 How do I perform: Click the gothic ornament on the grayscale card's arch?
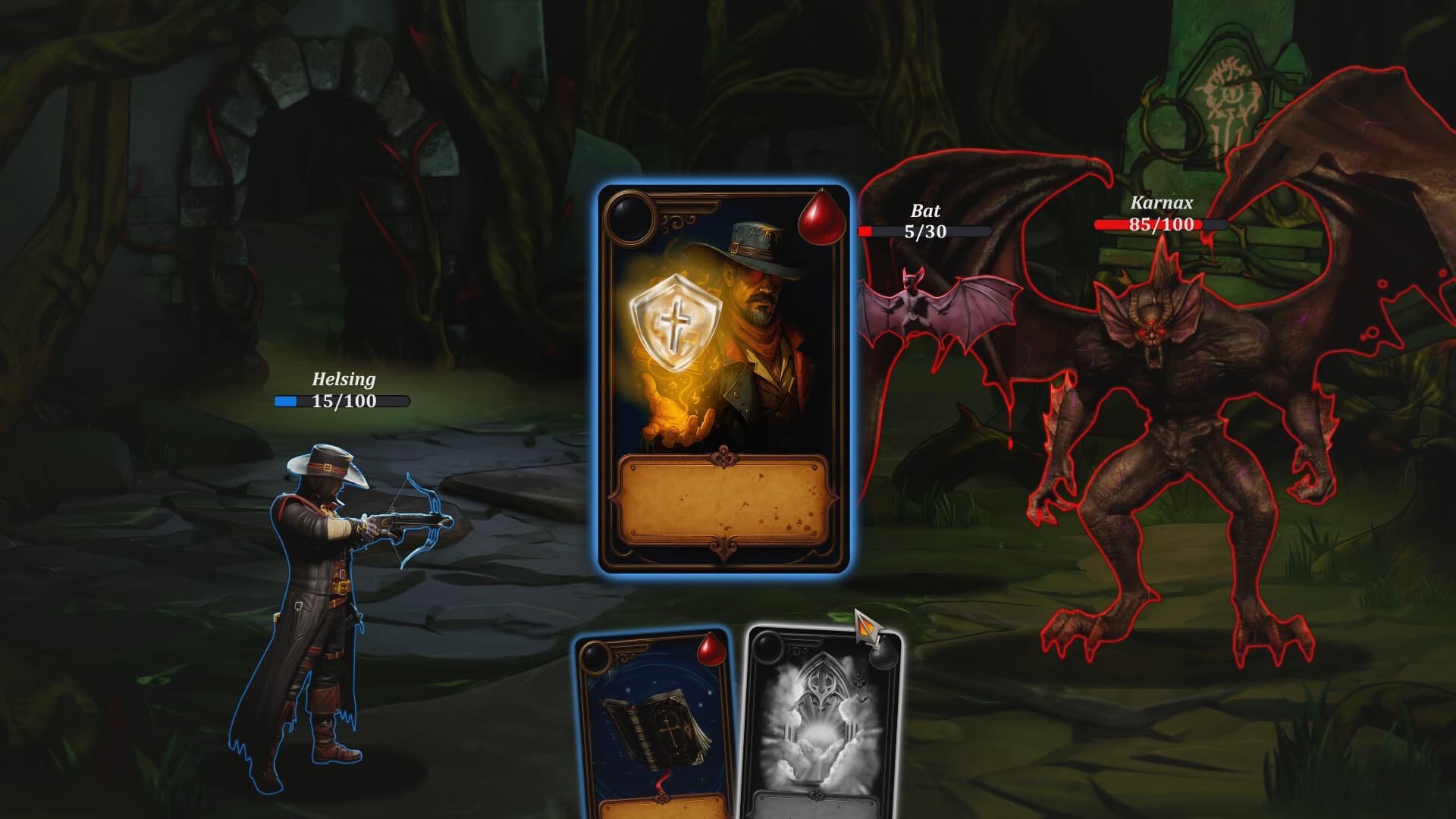tap(821, 682)
